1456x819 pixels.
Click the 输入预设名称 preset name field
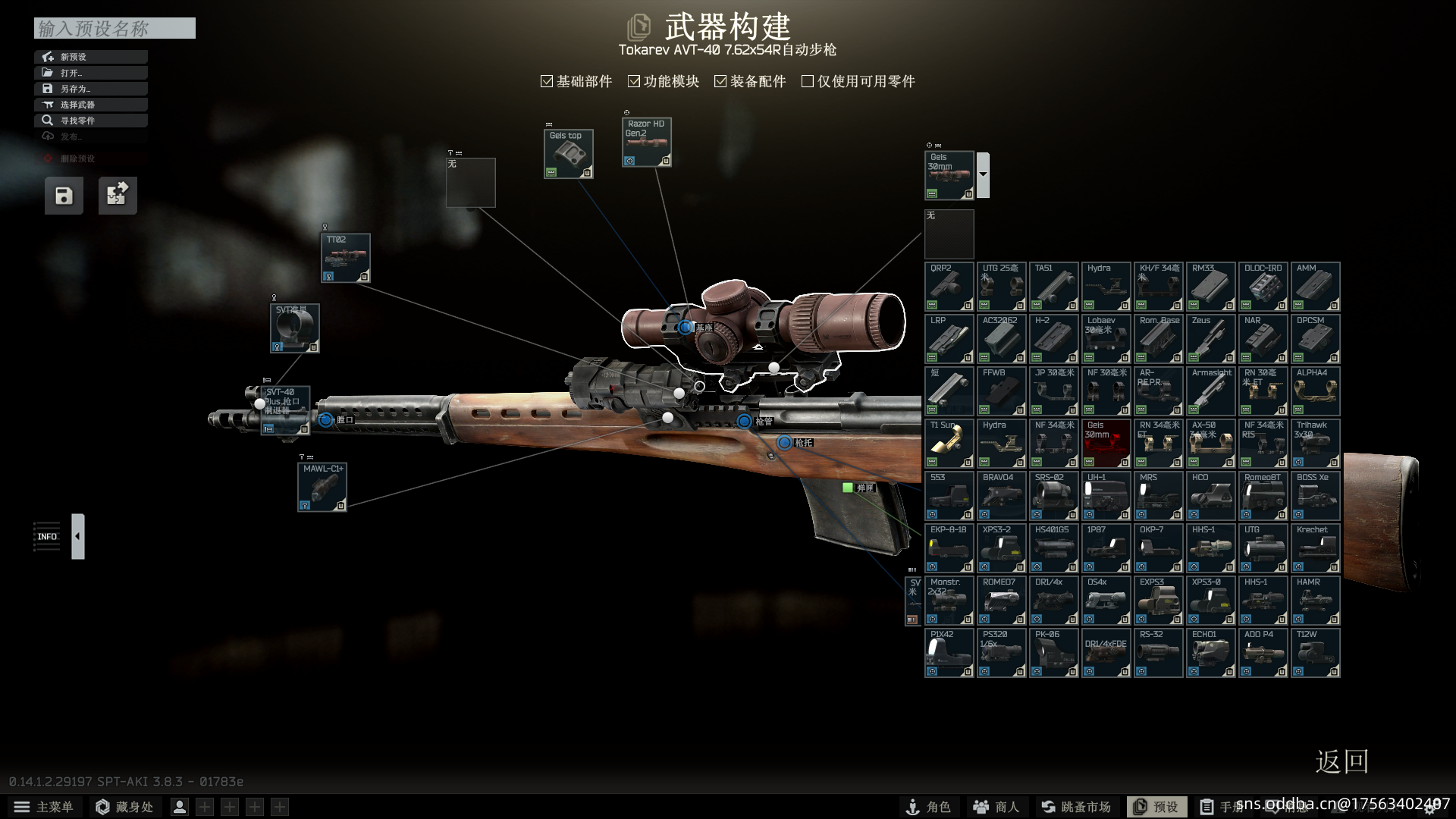114,28
